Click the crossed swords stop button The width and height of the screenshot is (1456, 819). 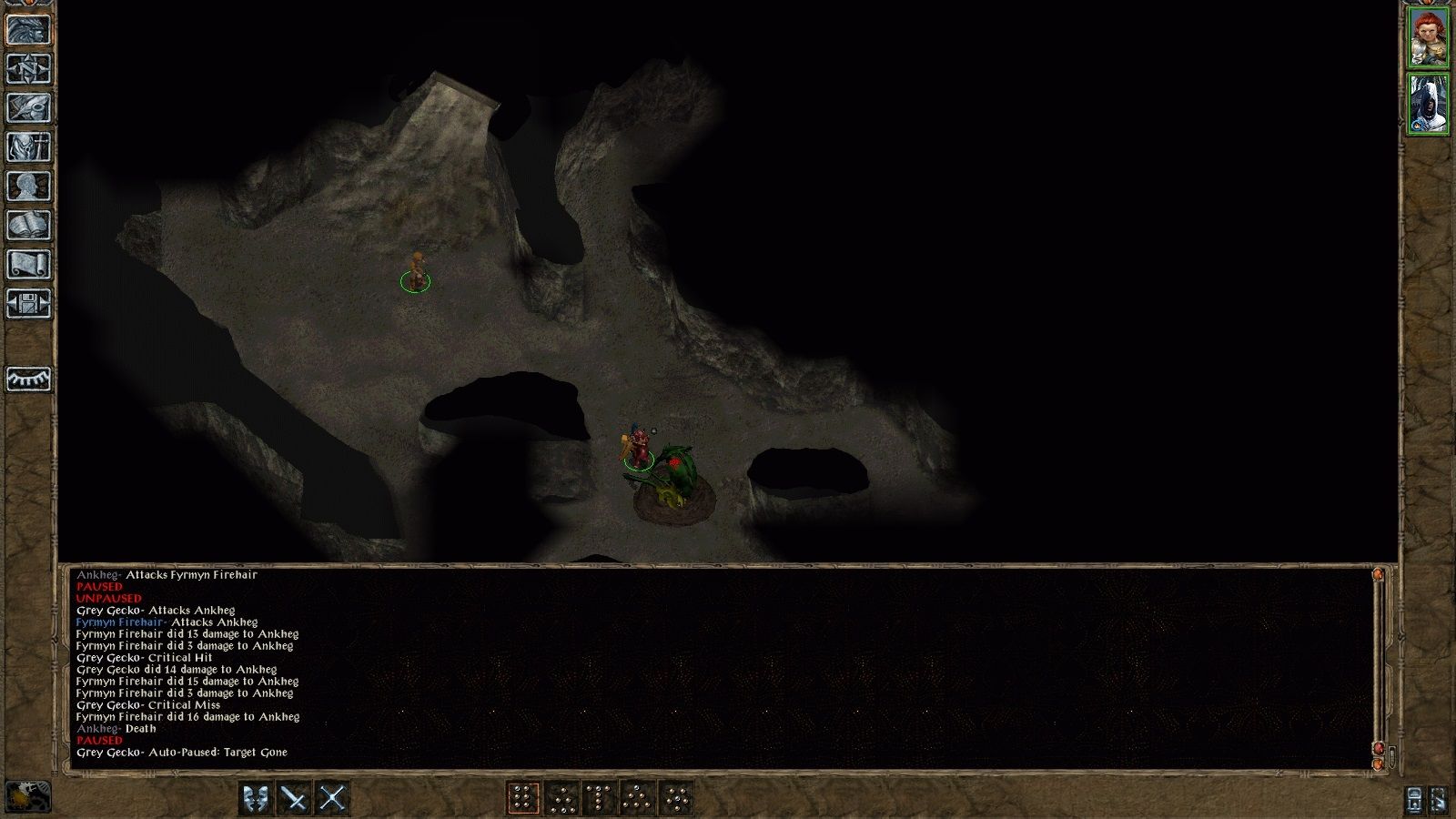(x=332, y=798)
